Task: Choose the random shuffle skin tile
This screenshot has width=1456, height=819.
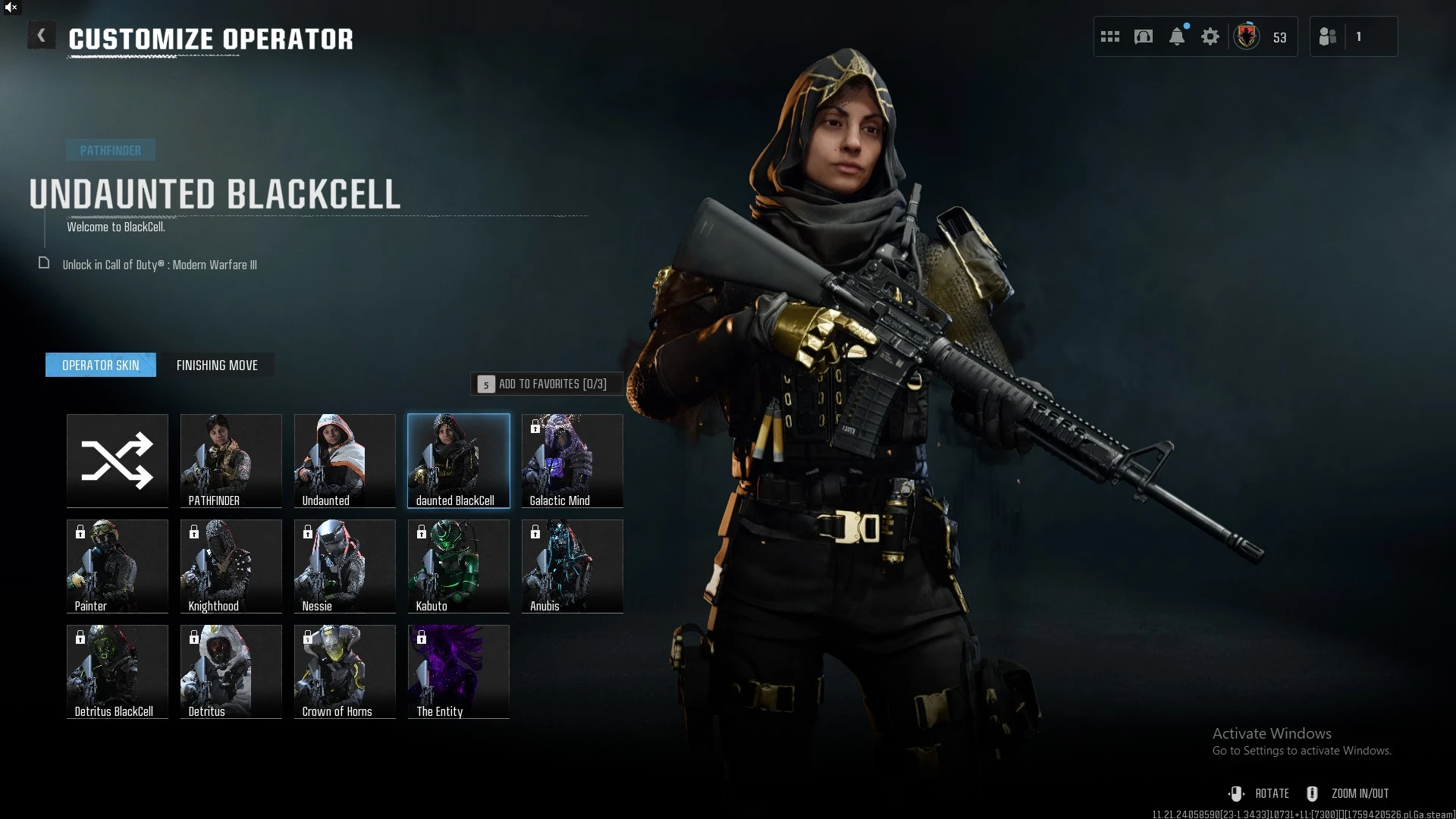Action: click(118, 460)
